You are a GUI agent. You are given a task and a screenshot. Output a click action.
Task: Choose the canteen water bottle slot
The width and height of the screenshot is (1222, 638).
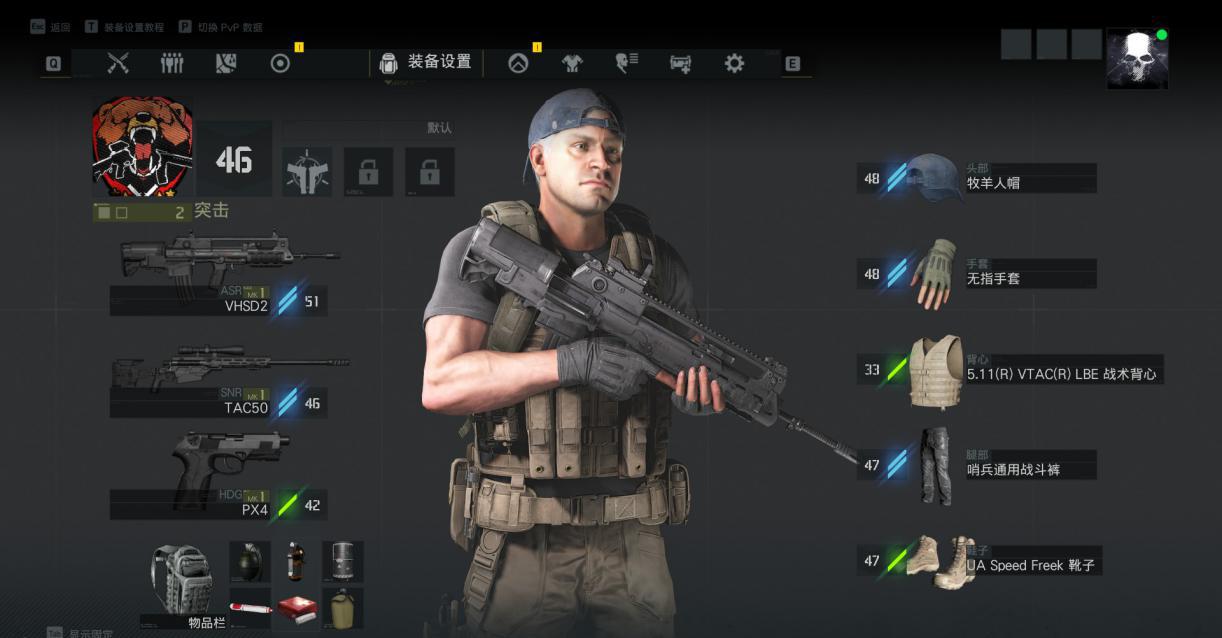tap(342, 607)
